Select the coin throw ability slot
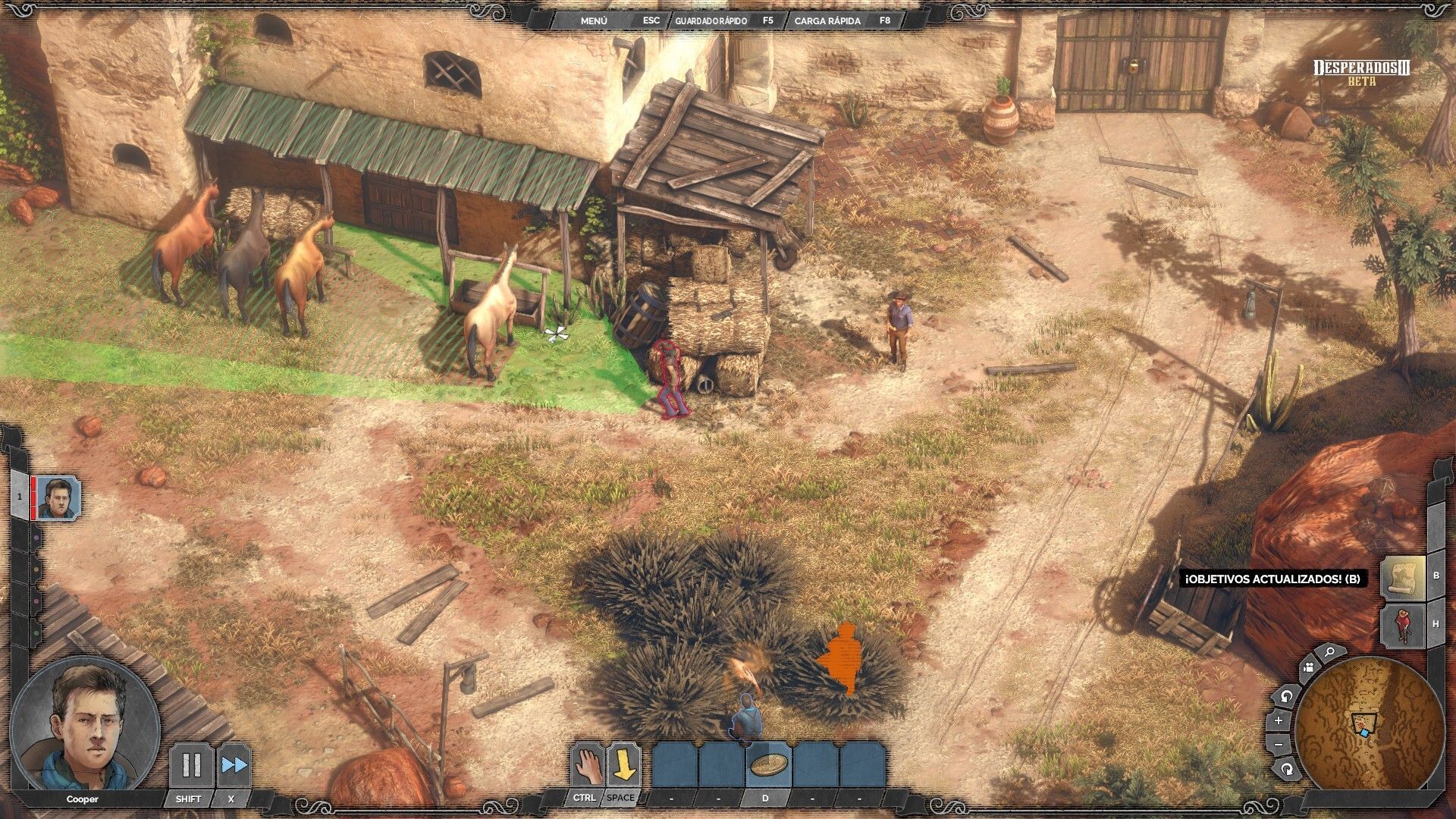1456x819 pixels. pos(767,764)
